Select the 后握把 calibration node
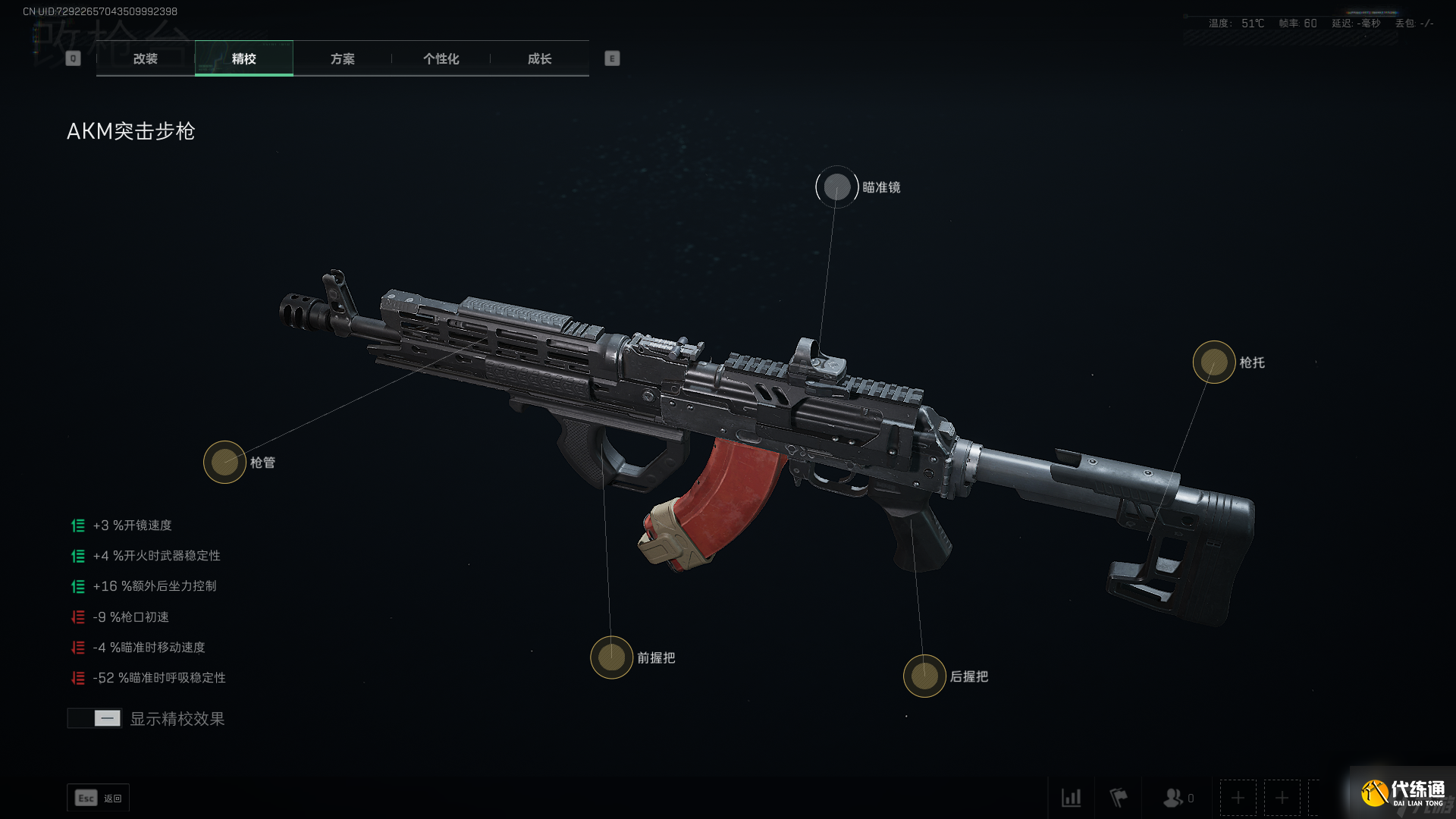This screenshot has height=819, width=1456. (924, 676)
